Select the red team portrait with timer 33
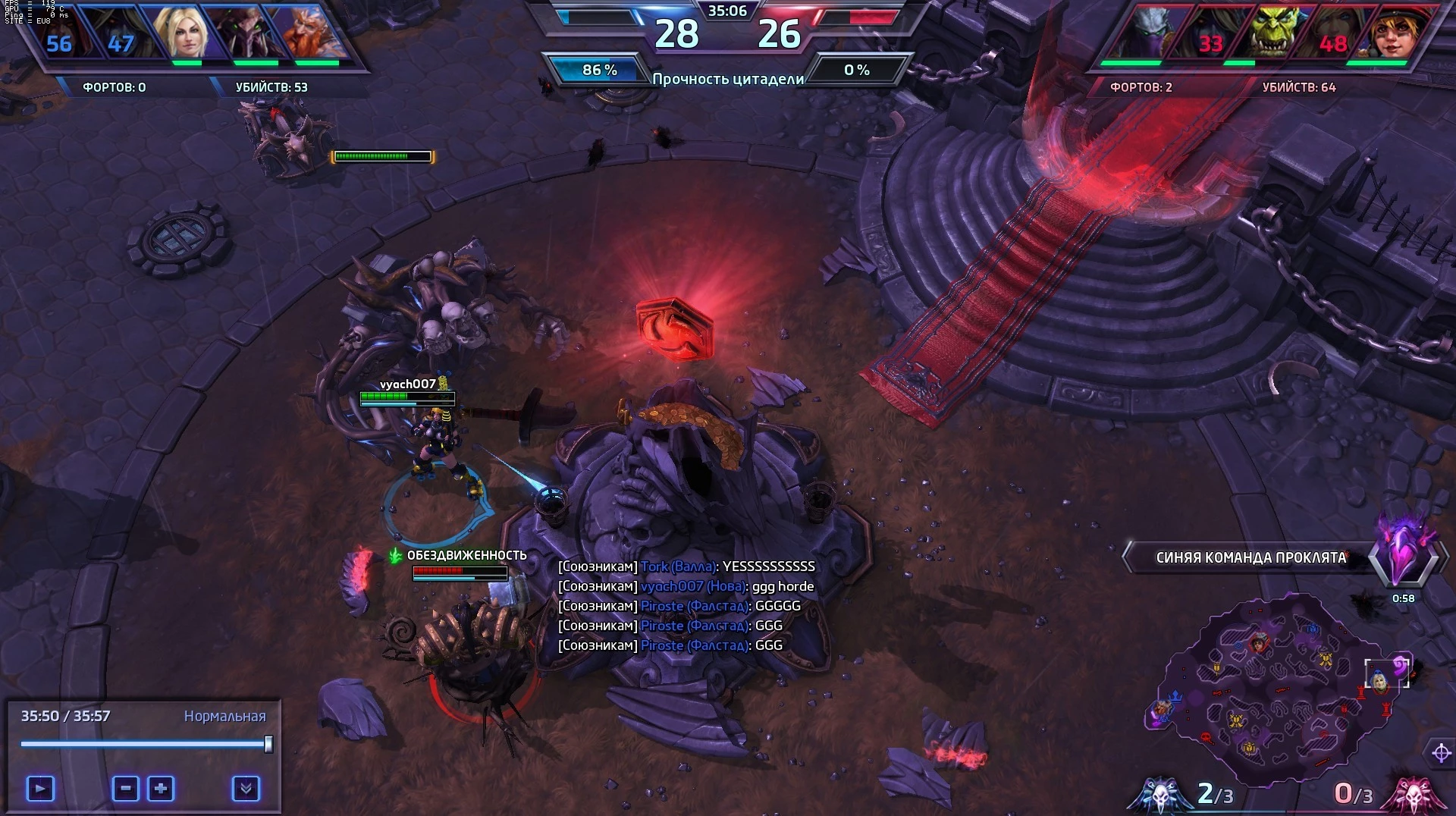 1211,35
